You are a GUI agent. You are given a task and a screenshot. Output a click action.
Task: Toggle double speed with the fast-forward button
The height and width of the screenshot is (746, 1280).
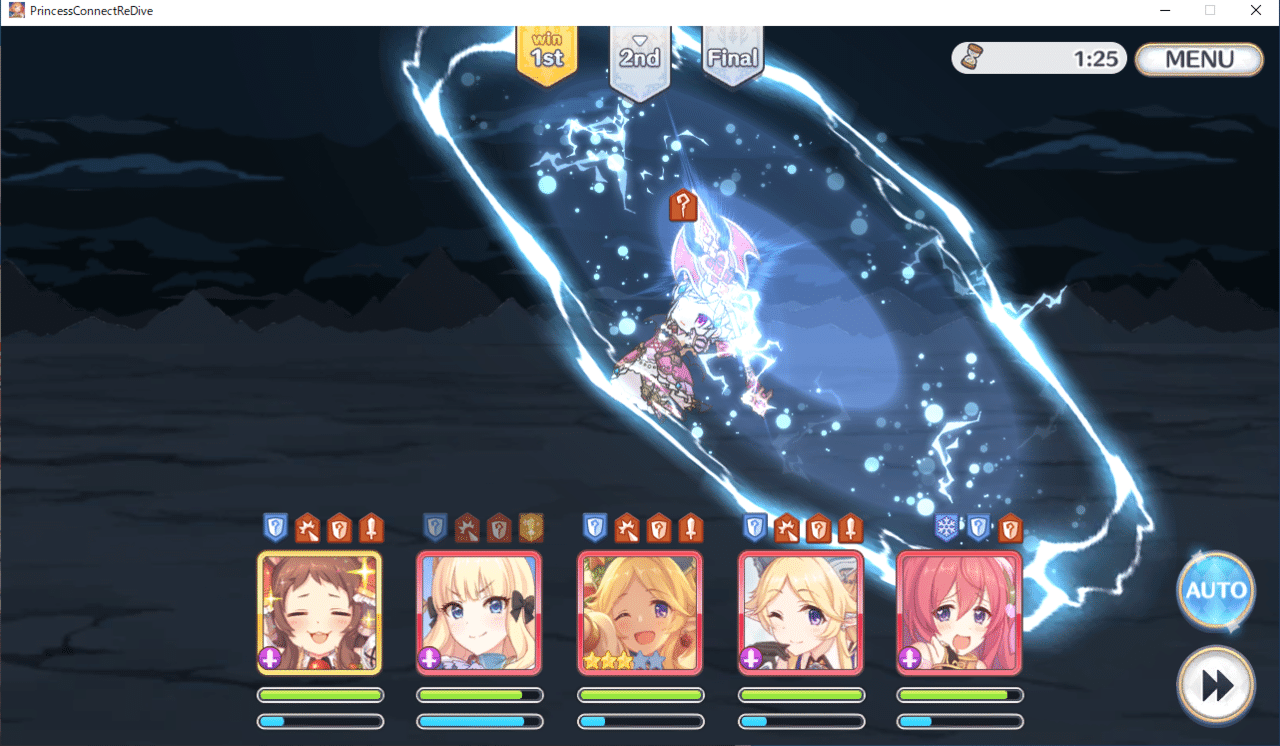click(x=1216, y=685)
